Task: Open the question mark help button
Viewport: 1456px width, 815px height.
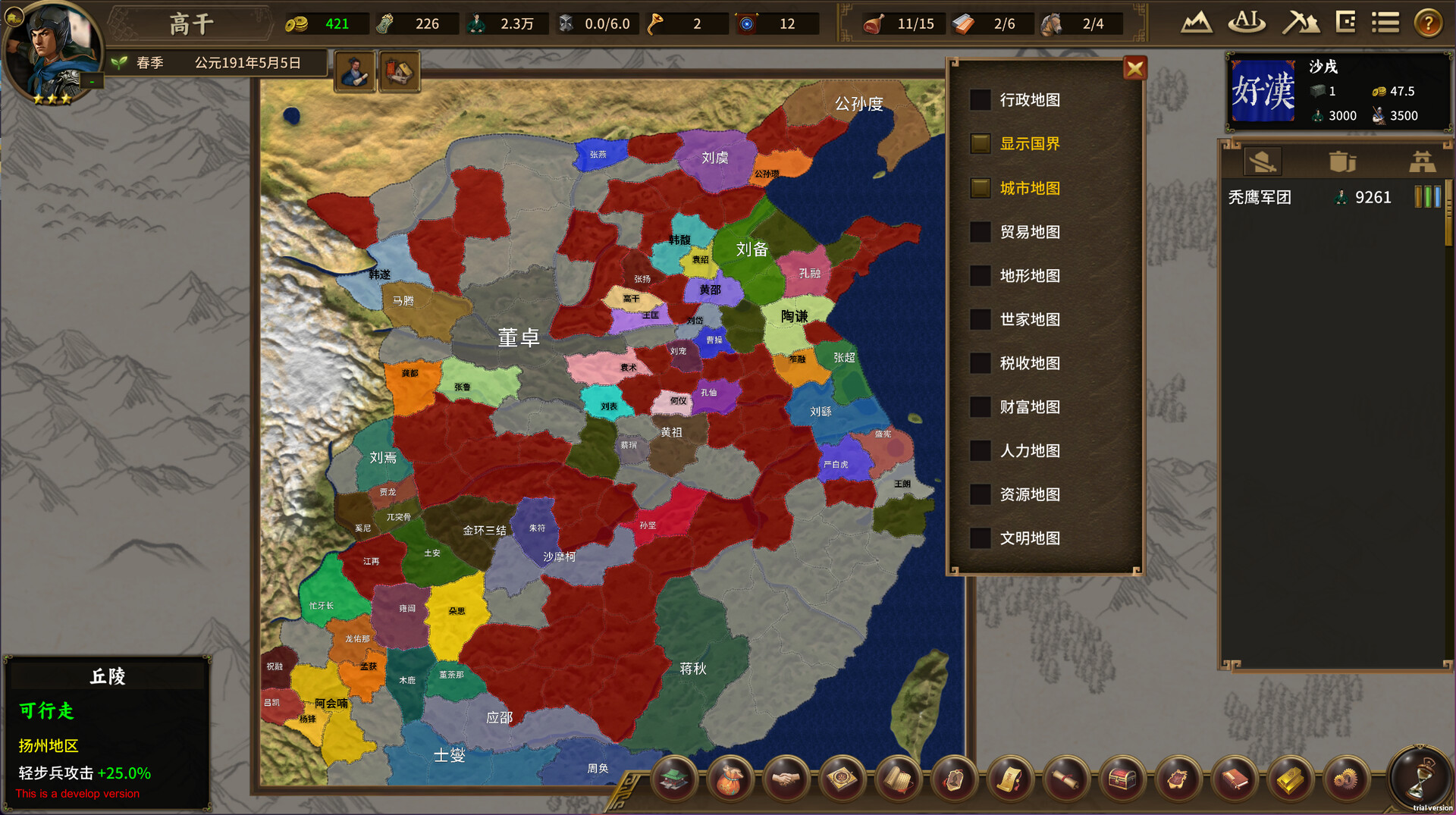Action: tap(1428, 24)
